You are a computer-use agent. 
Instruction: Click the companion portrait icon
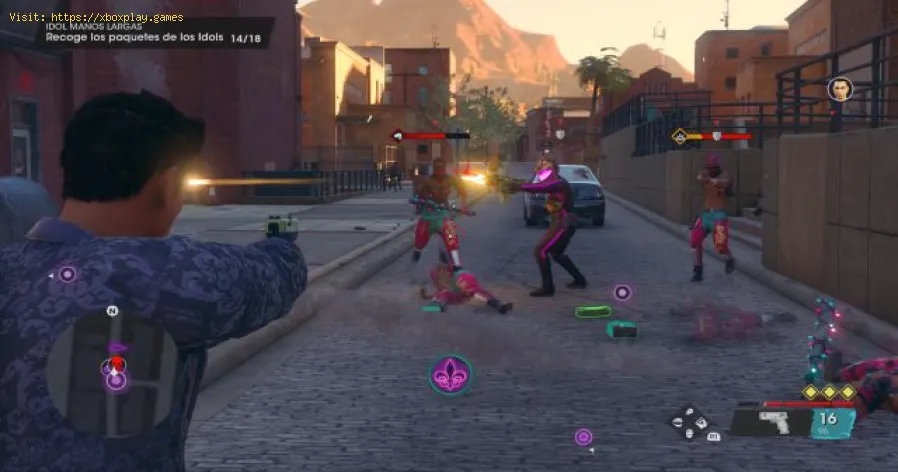(x=840, y=89)
